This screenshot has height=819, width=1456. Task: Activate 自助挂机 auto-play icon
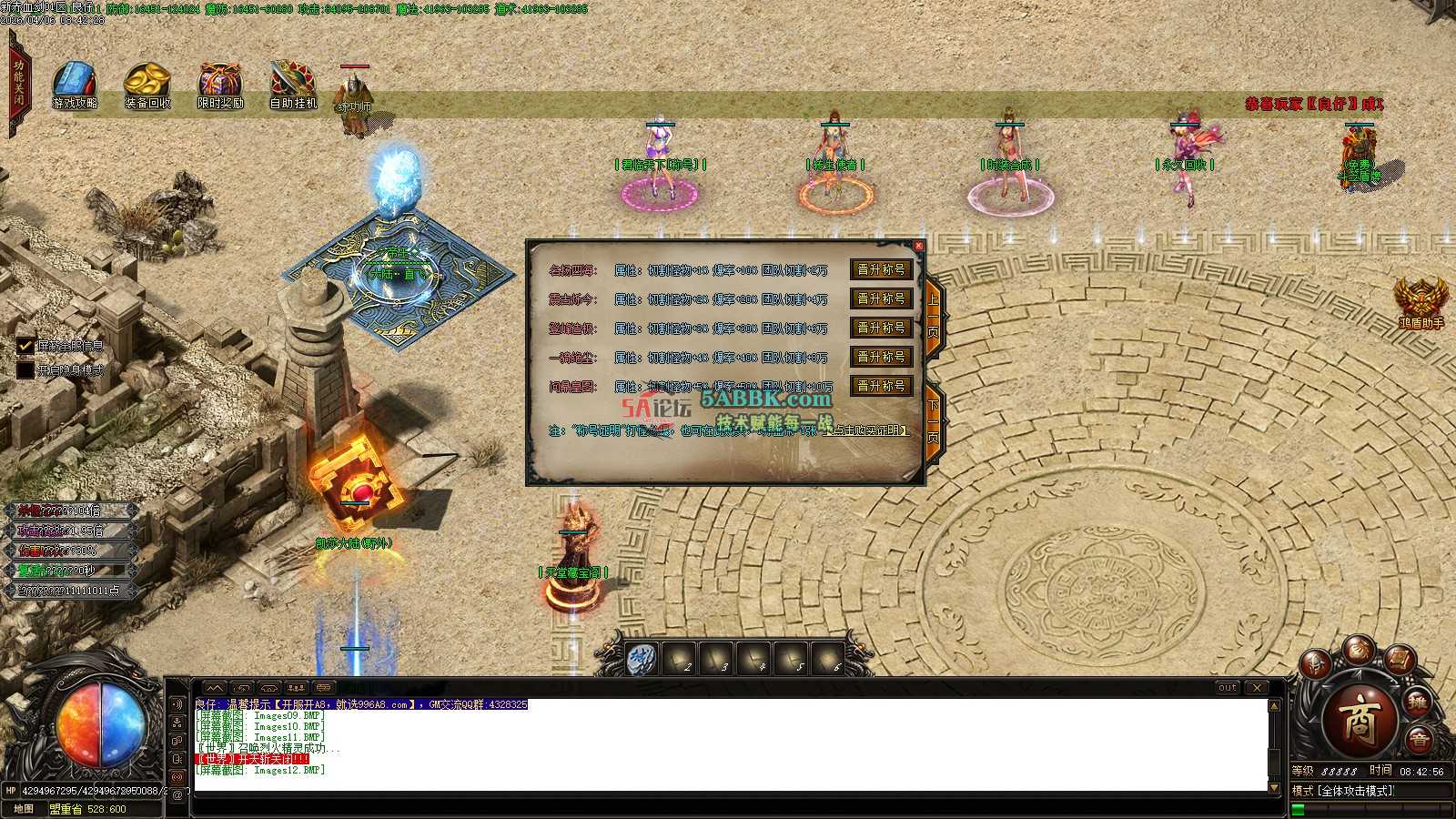[x=293, y=86]
